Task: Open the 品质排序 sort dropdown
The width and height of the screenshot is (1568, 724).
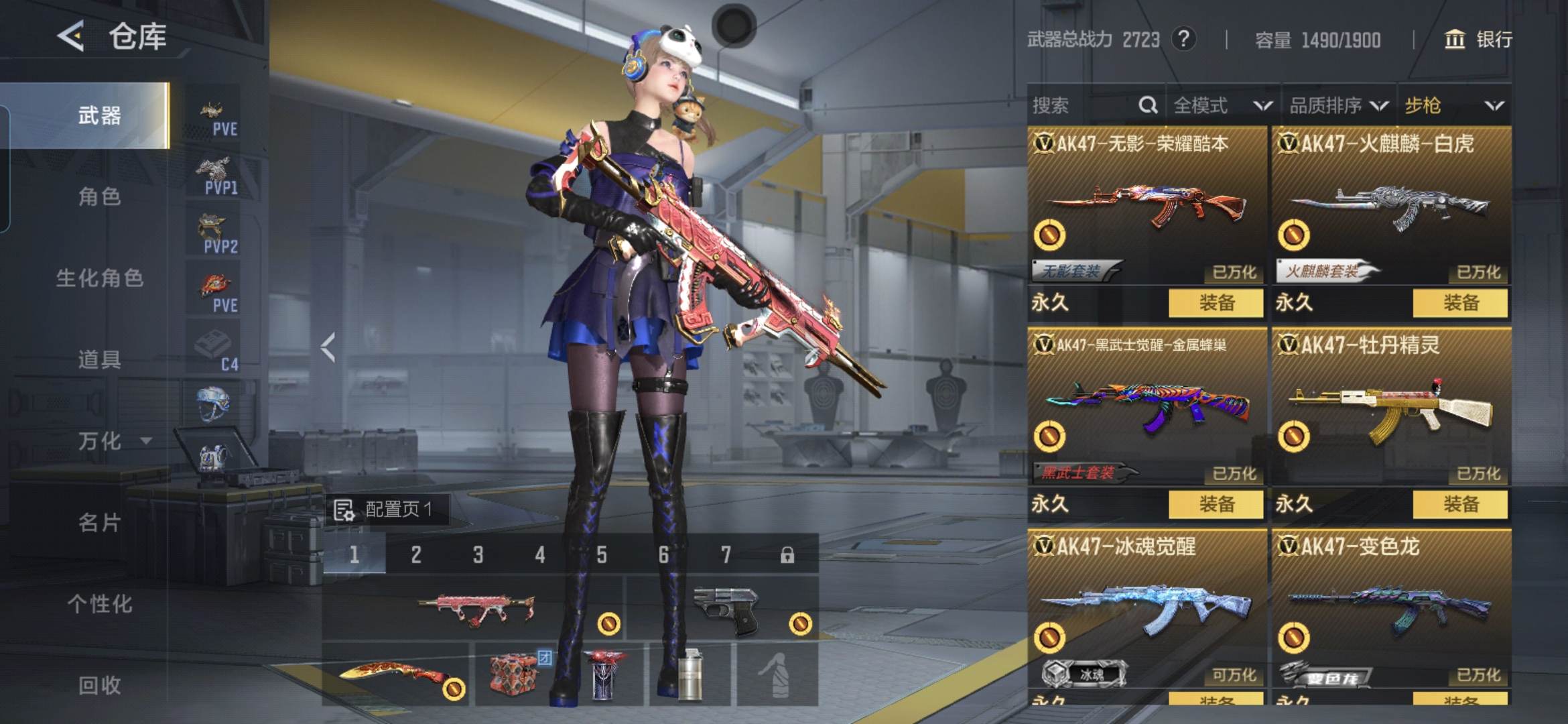Action: pos(1338,105)
